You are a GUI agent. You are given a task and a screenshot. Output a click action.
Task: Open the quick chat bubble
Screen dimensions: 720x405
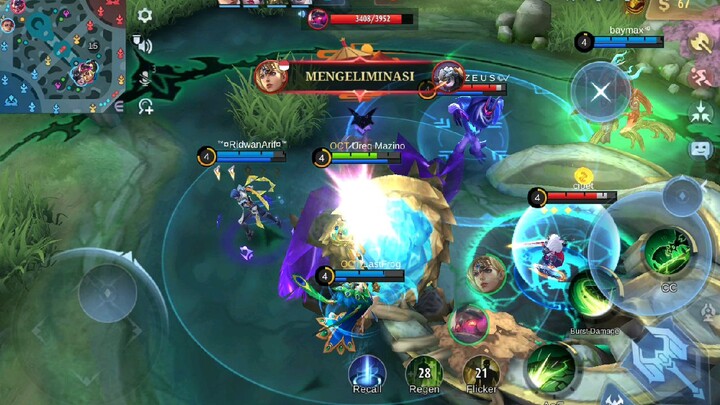pos(700,149)
